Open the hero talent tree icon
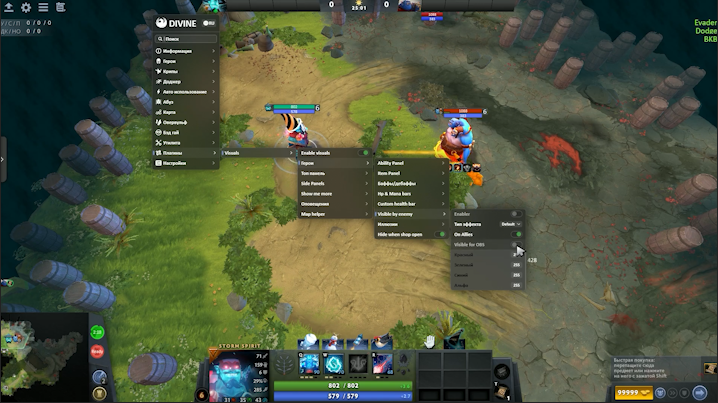The width and height of the screenshot is (718, 403). coord(286,367)
